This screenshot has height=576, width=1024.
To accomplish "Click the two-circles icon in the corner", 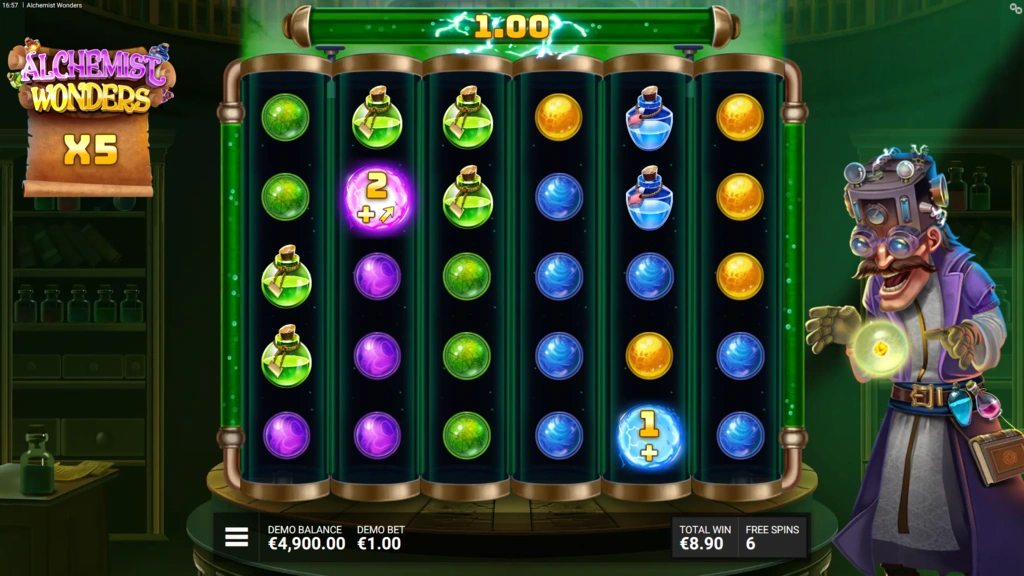I will click(1015, 8).
